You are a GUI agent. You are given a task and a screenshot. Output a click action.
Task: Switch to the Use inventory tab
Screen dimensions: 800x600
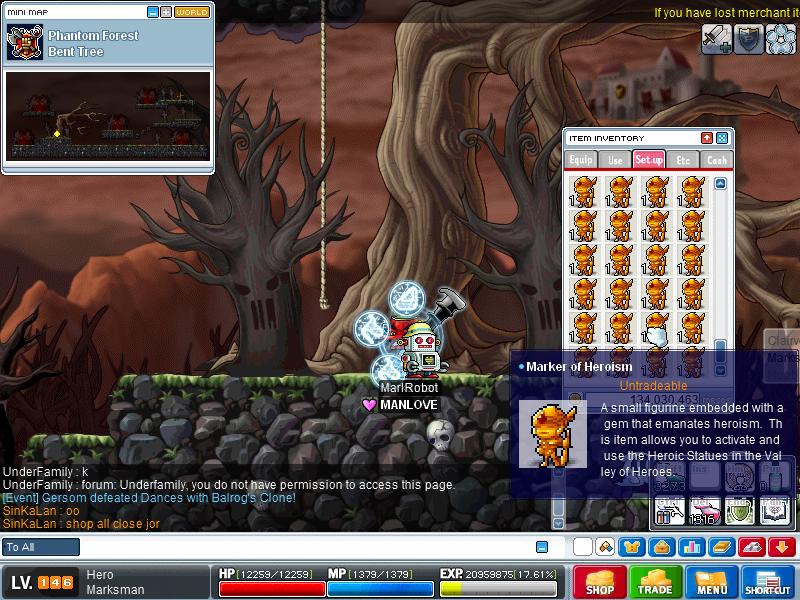[x=615, y=160]
